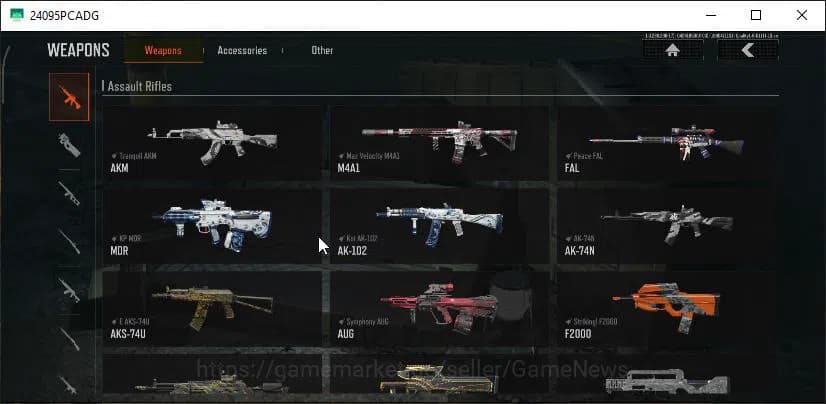Screen dimensions: 826x404
Task: Choose the AK-102 rifle tile
Action: pos(439,226)
